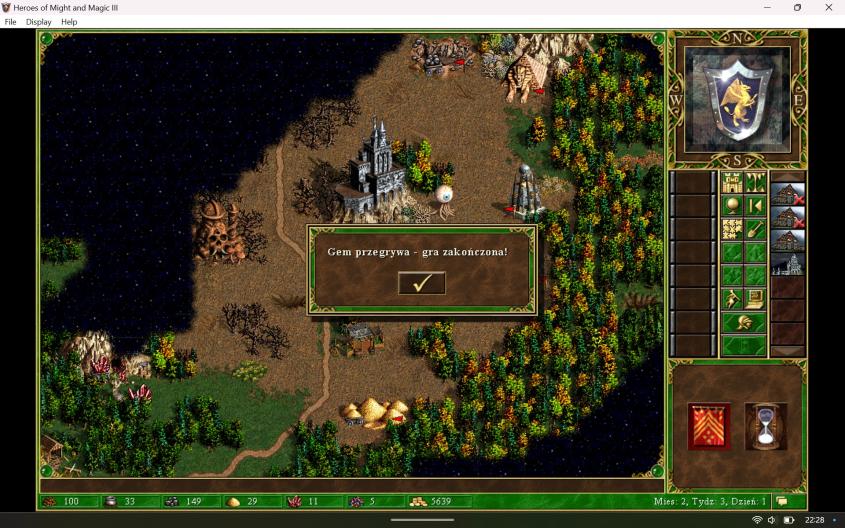
Task: Open the quest log sphere button
Action: coord(732,205)
